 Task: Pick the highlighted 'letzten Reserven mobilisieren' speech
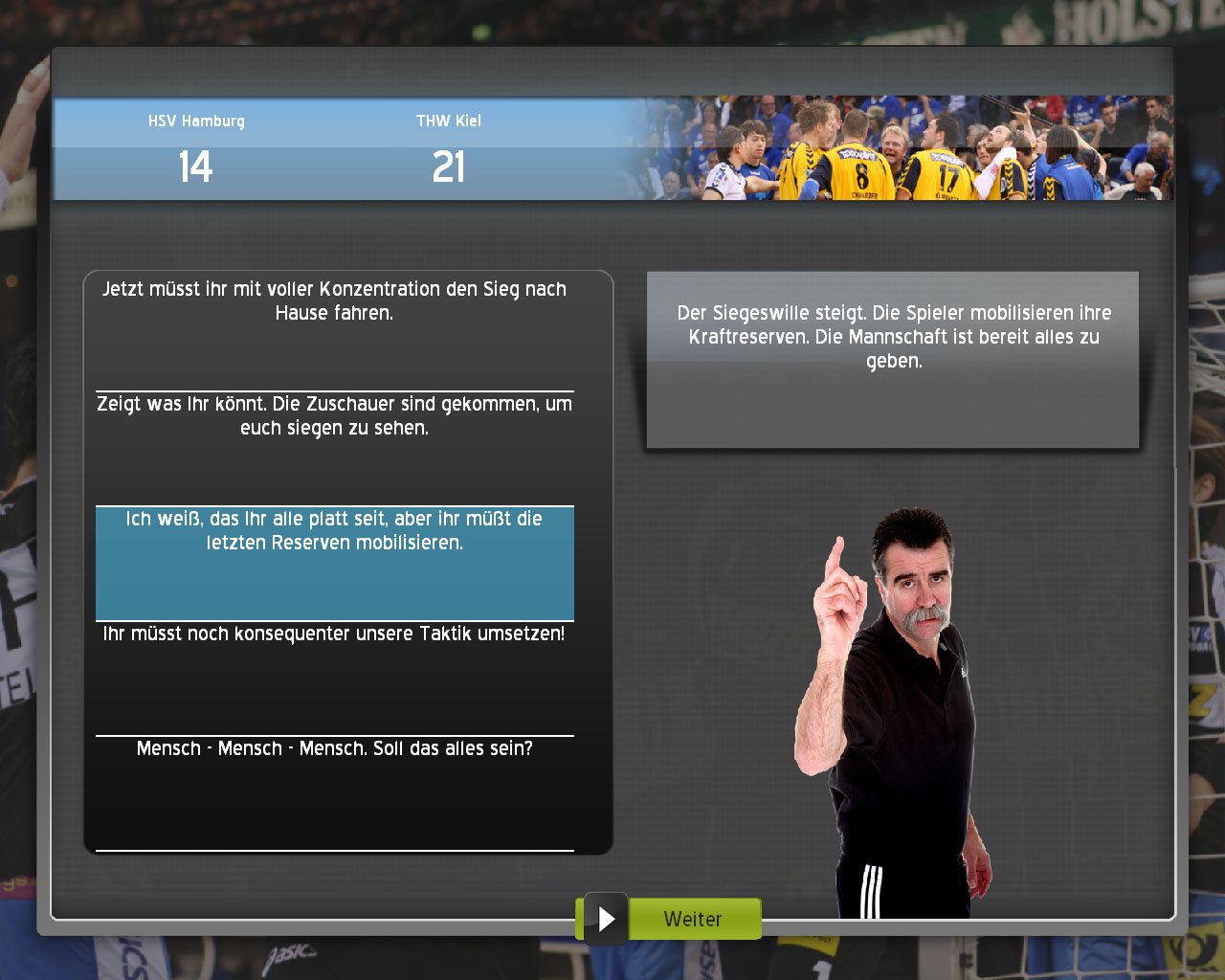click(x=334, y=563)
